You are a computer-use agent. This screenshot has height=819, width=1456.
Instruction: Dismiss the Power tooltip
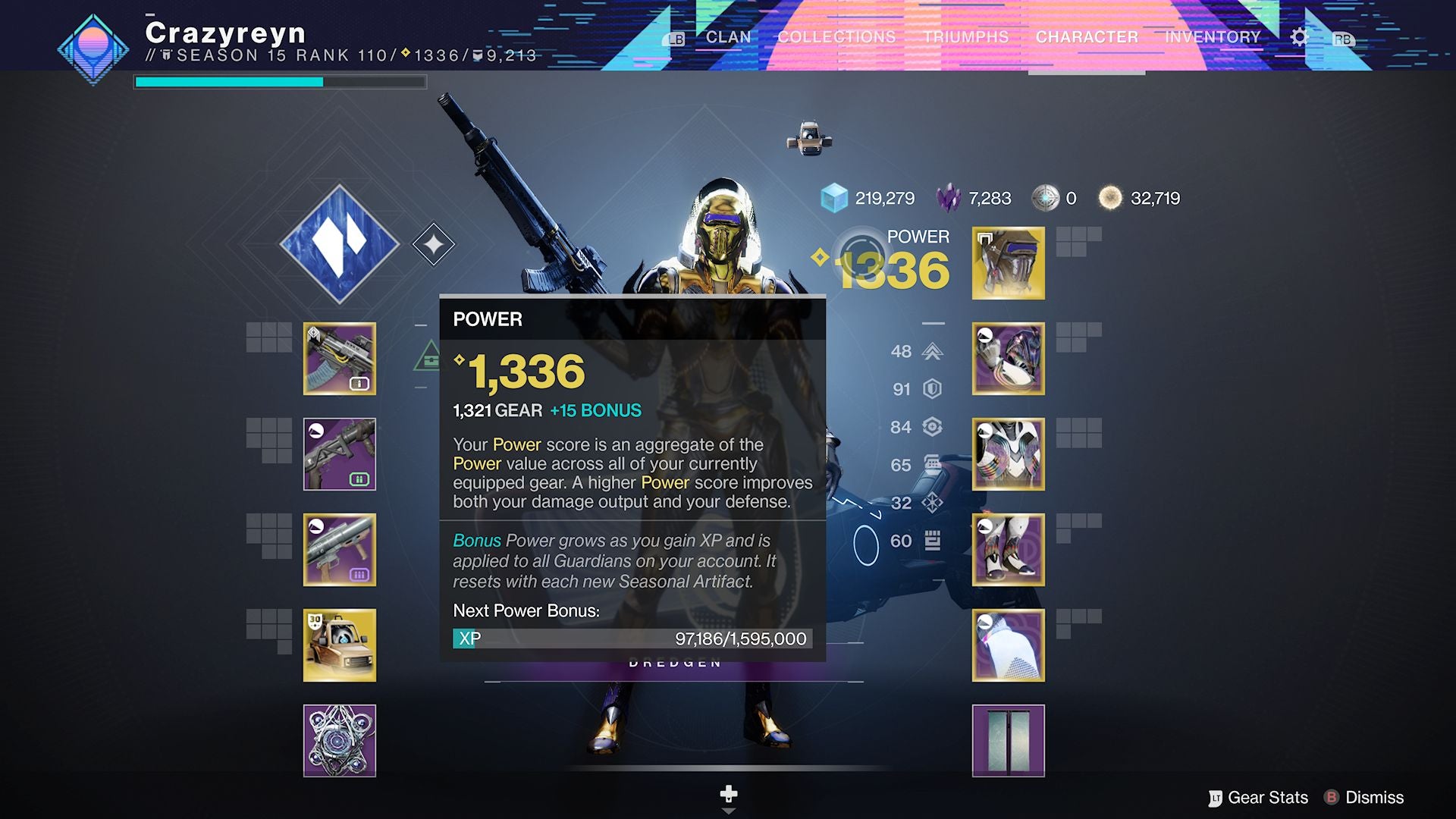[1376, 798]
